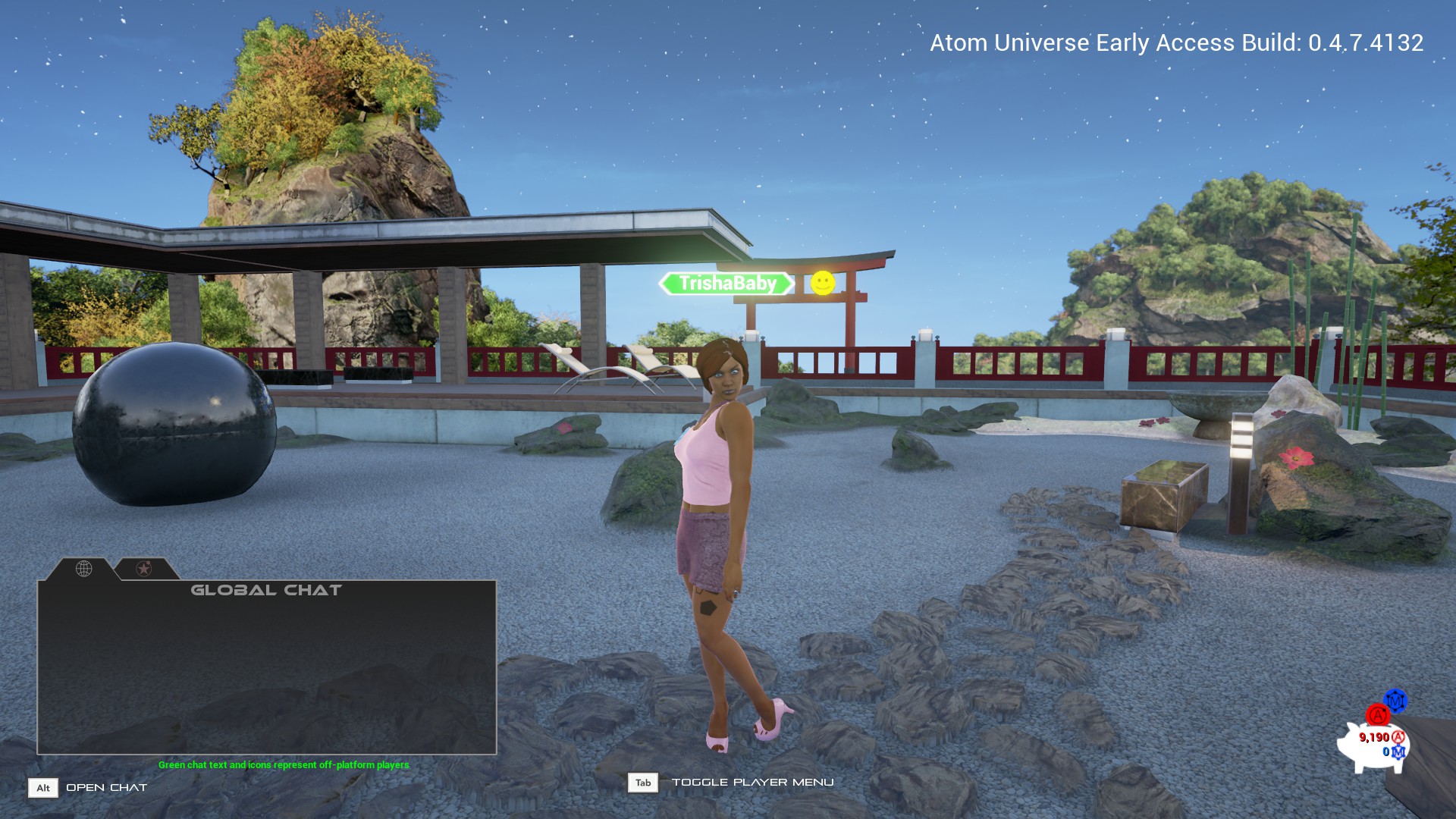Open the piggy bank currency icon
The image size is (1456, 819).
pos(1371,744)
